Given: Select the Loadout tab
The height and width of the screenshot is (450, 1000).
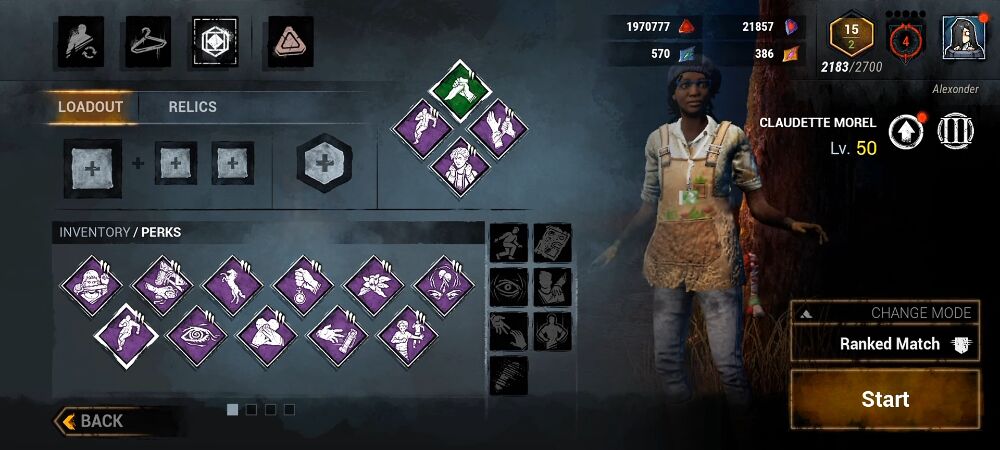Looking at the screenshot, I should 90,107.
